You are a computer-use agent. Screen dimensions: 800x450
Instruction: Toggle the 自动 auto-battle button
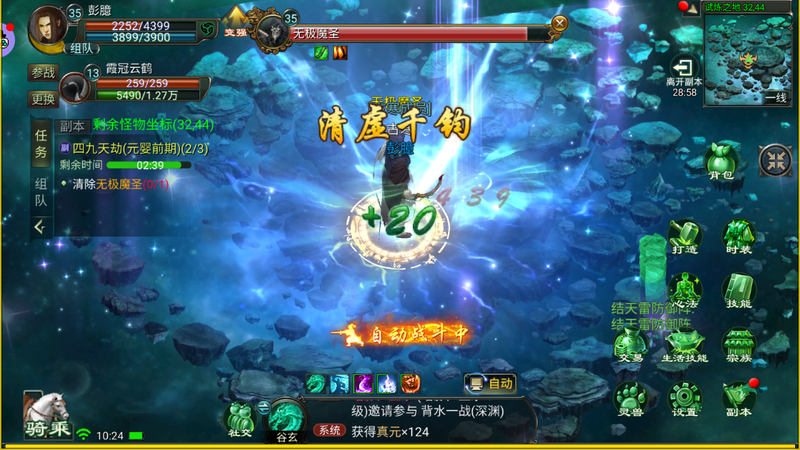(x=489, y=383)
